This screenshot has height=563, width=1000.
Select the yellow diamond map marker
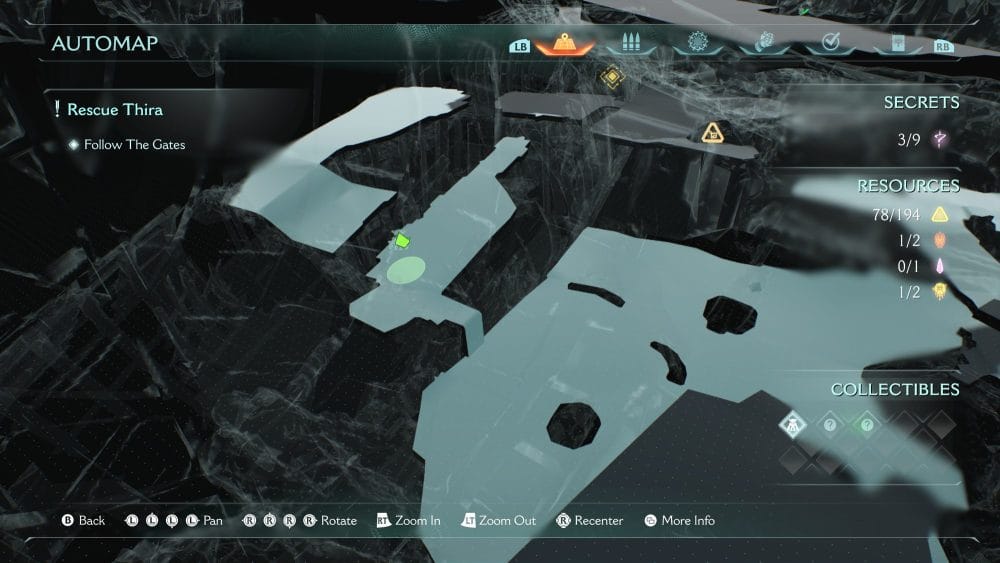point(610,76)
